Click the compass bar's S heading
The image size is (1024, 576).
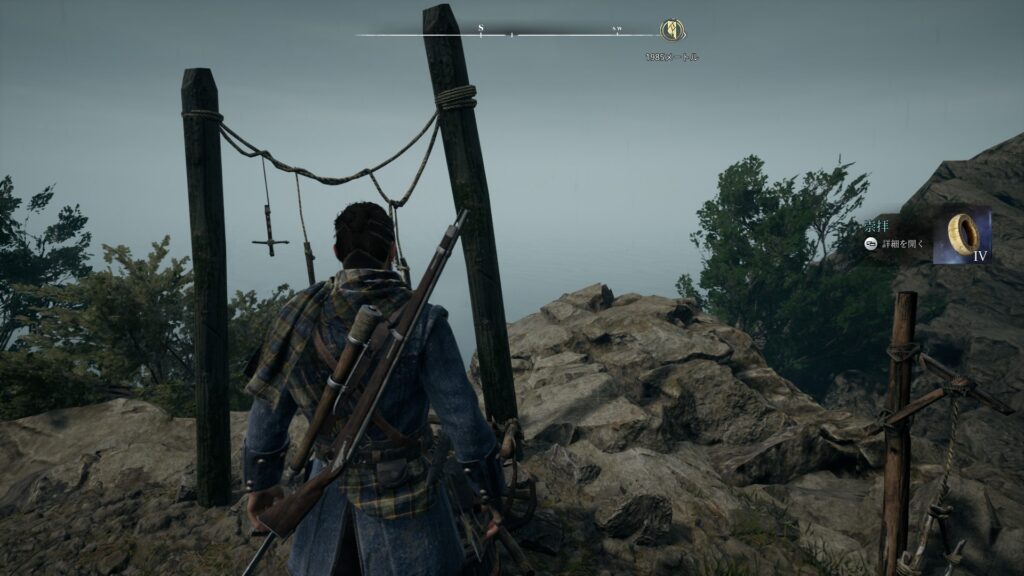pyautogui.click(x=480, y=28)
